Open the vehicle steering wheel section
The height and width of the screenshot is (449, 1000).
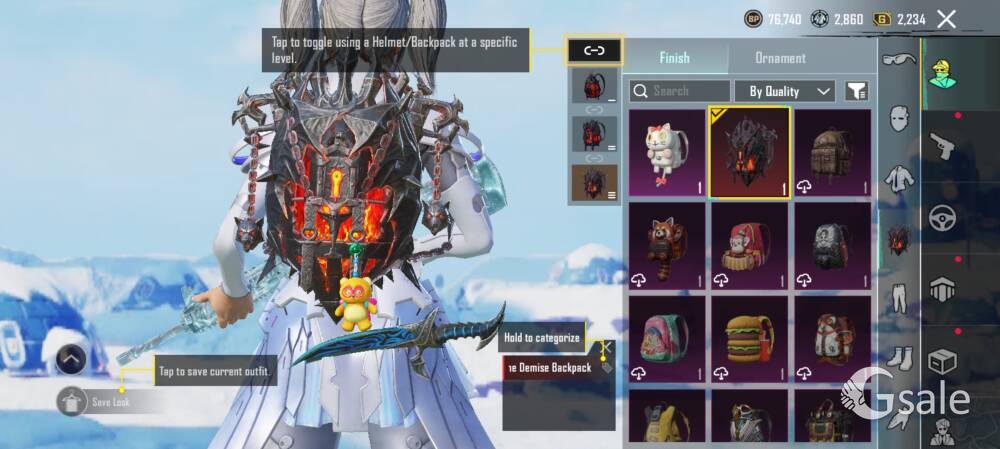(942, 217)
